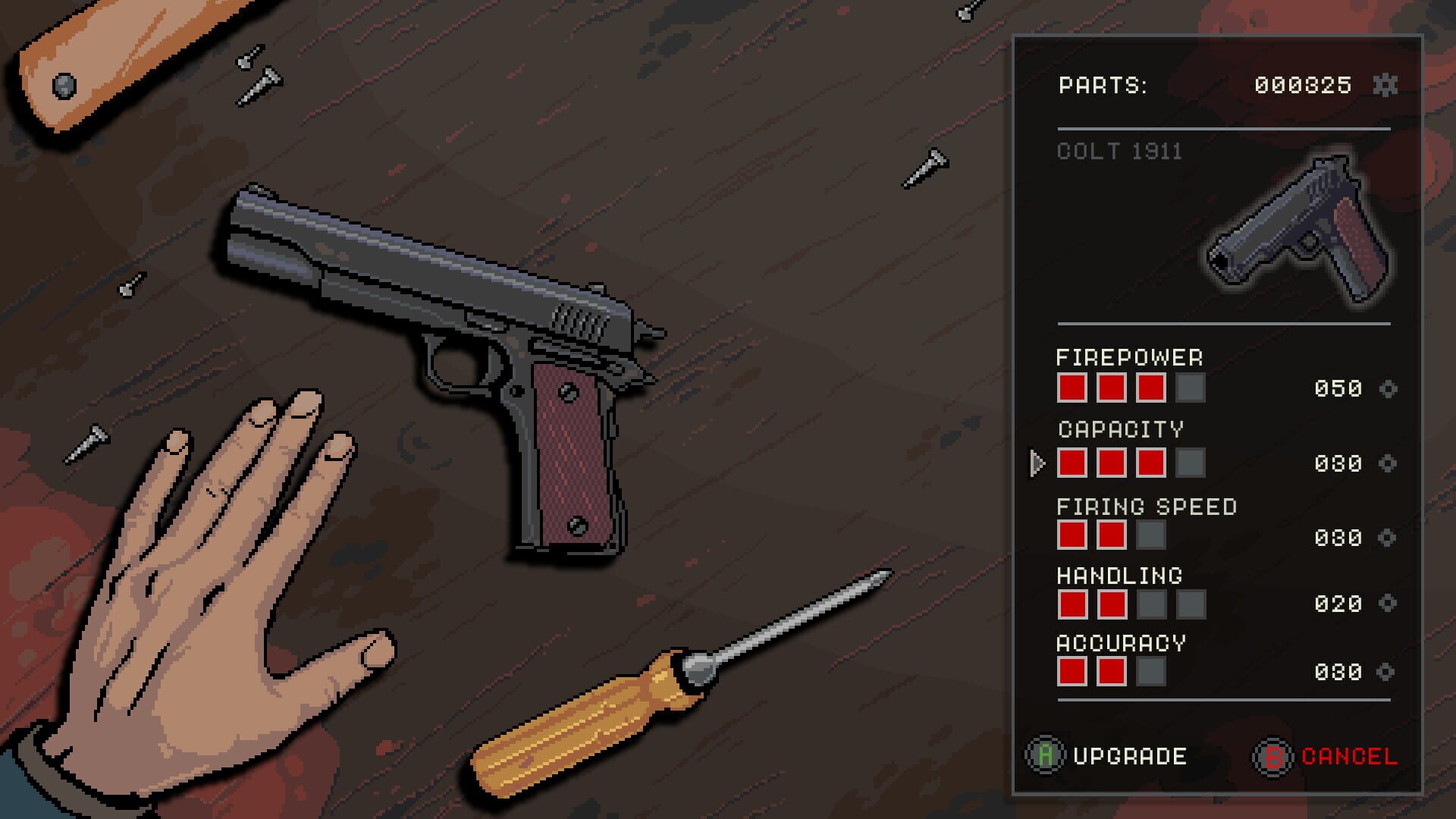1456x819 pixels.
Task: Click the COLT 1911 name label
Action: coord(1119,151)
